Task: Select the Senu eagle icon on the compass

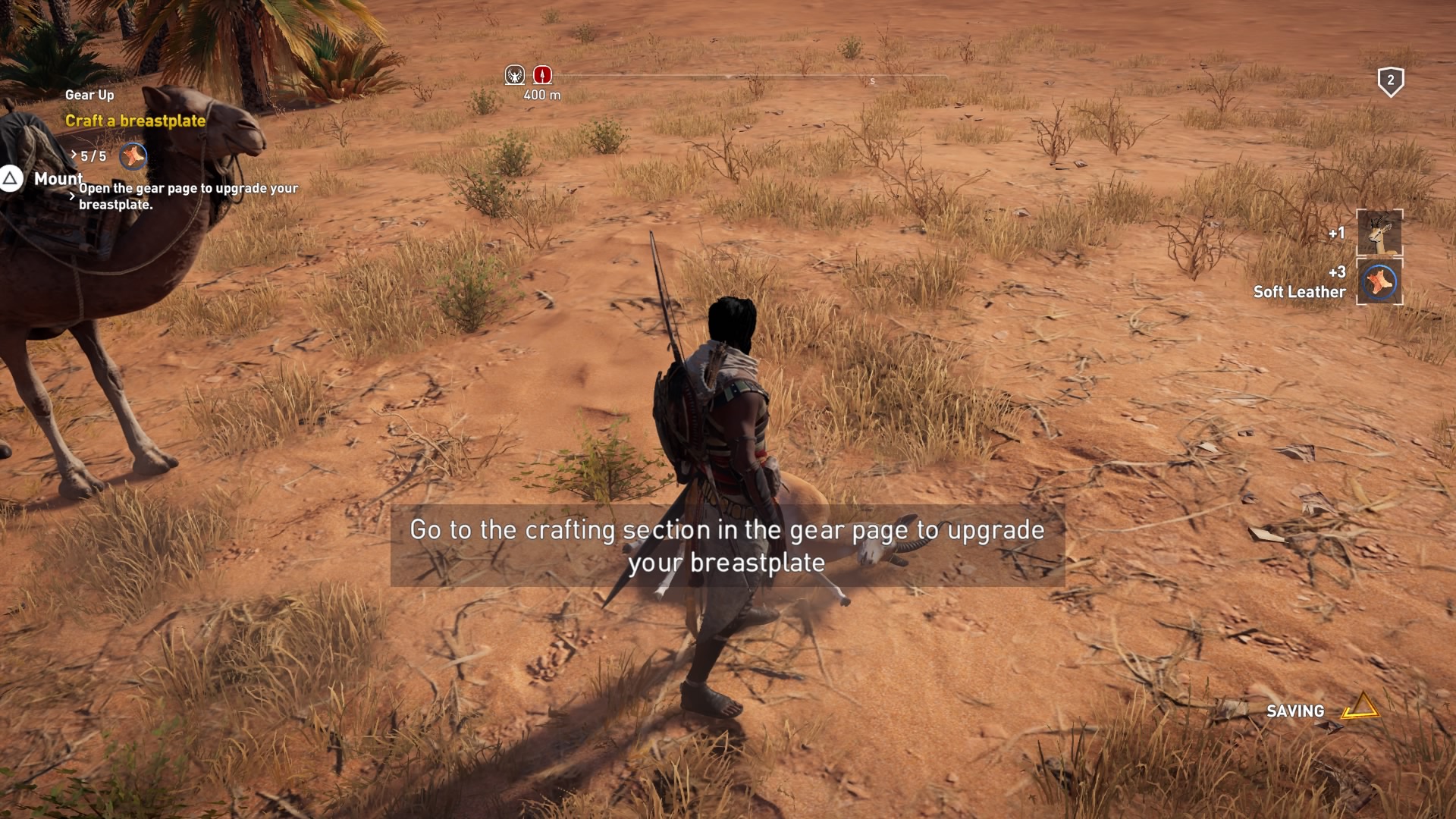Action: click(513, 74)
